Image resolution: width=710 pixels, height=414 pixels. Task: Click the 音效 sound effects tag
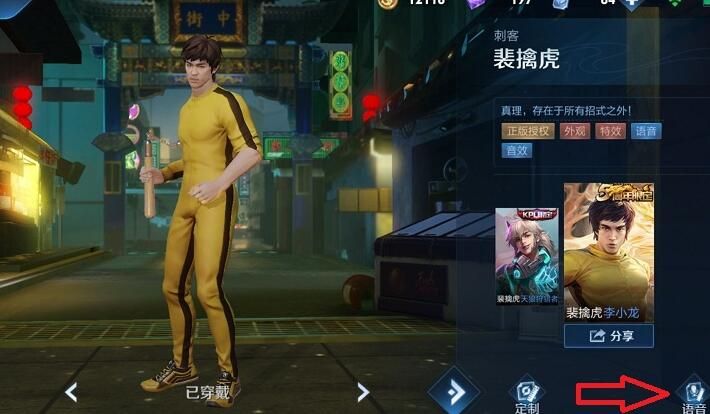click(516, 151)
